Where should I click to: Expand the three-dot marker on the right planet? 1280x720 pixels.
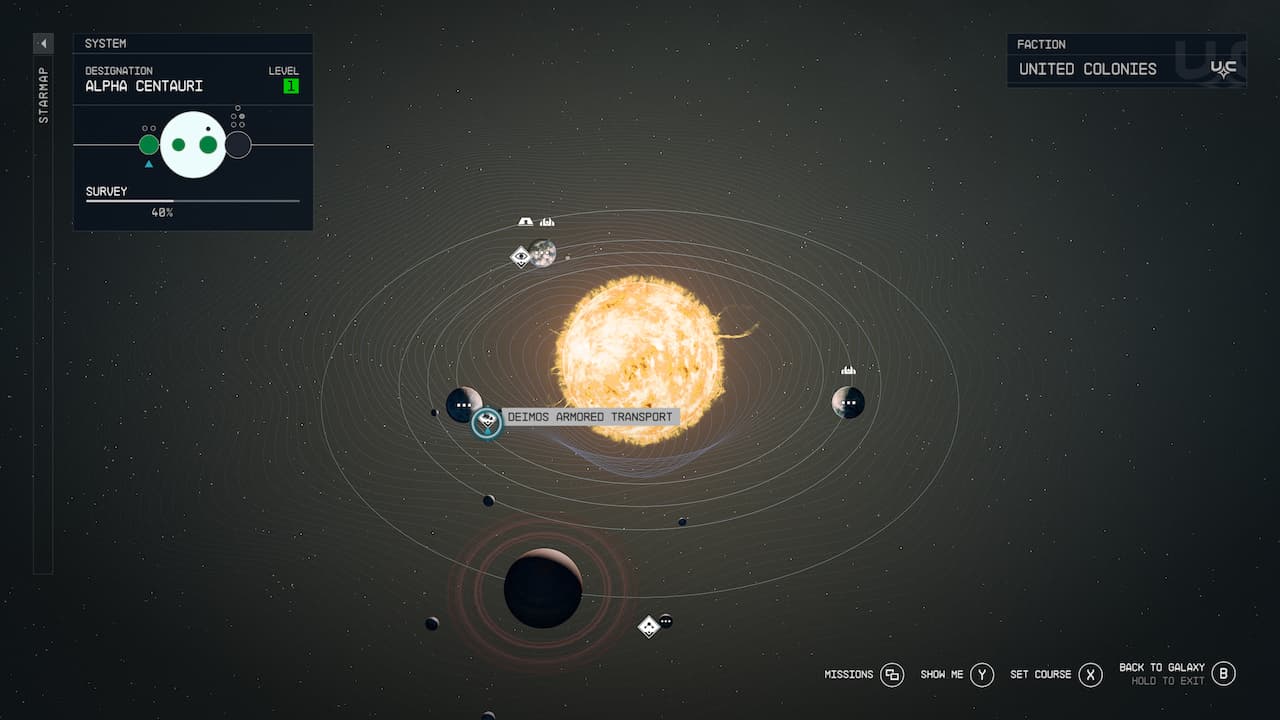[x=849, y=404]
